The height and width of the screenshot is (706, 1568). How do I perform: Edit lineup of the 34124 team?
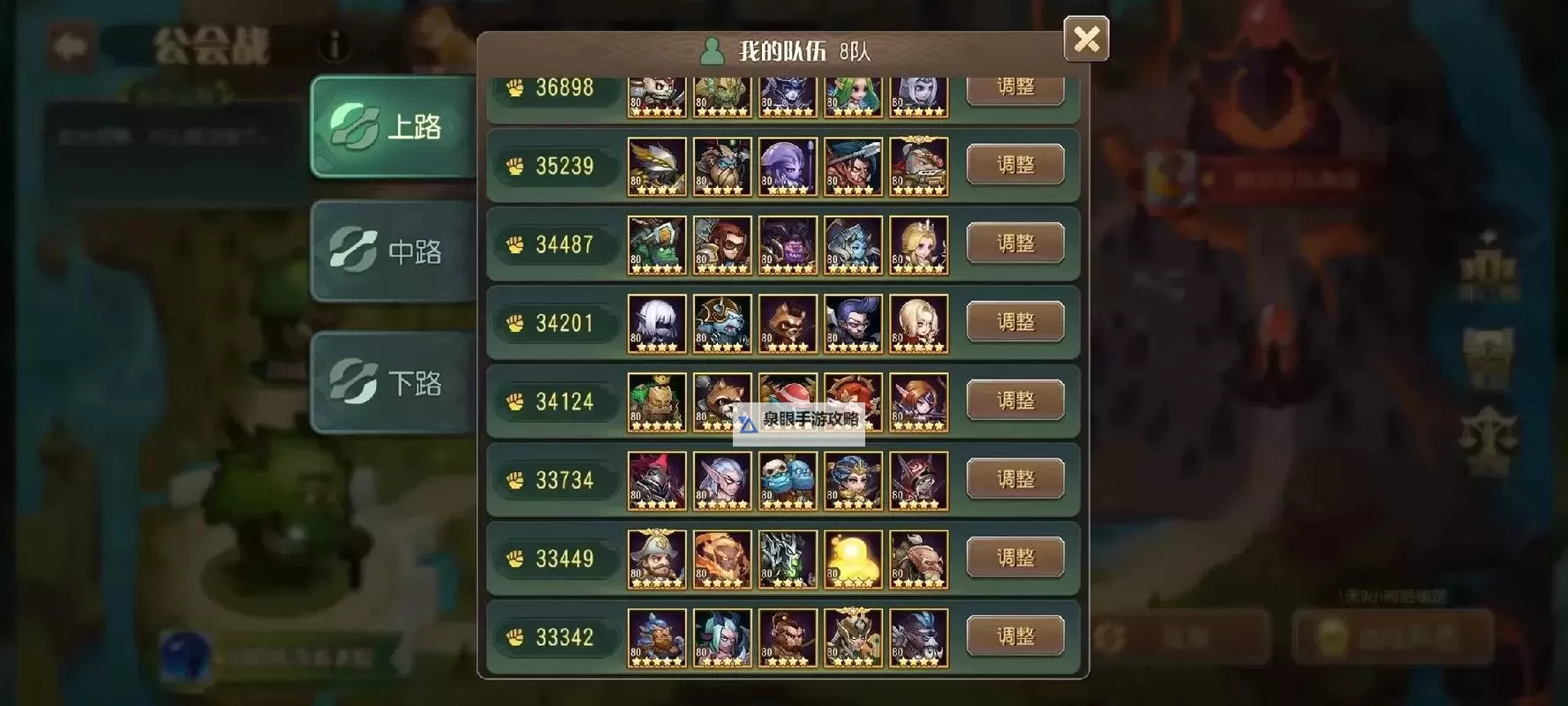tap(1014, 401)
